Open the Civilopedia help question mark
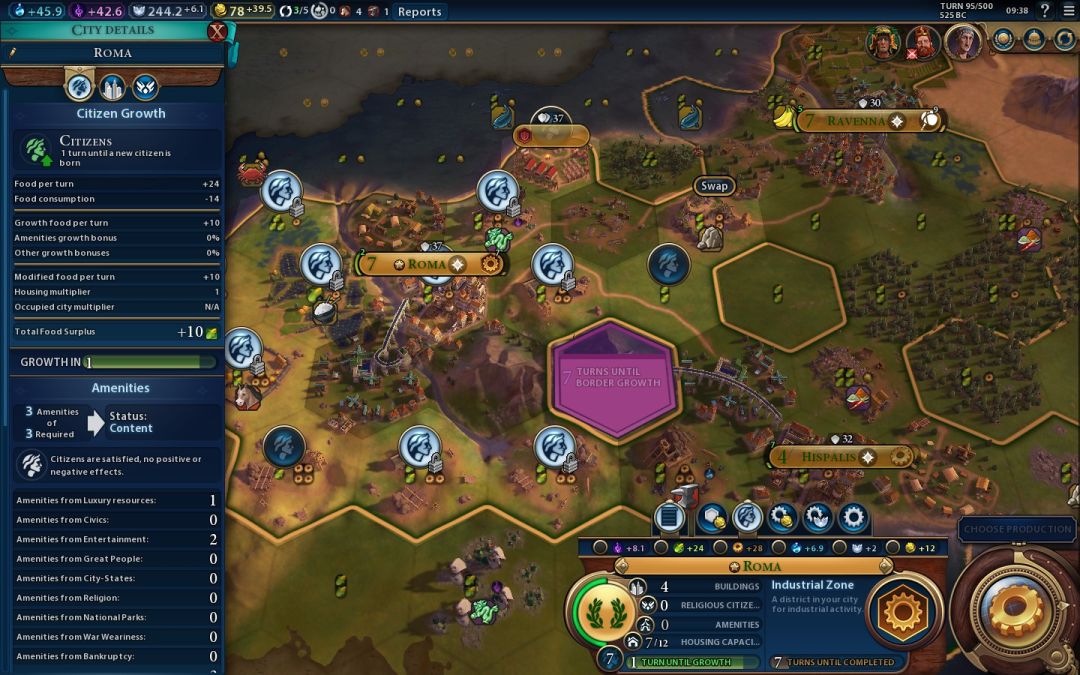This screenshot has height=675, width=1080. point(1044,11)
